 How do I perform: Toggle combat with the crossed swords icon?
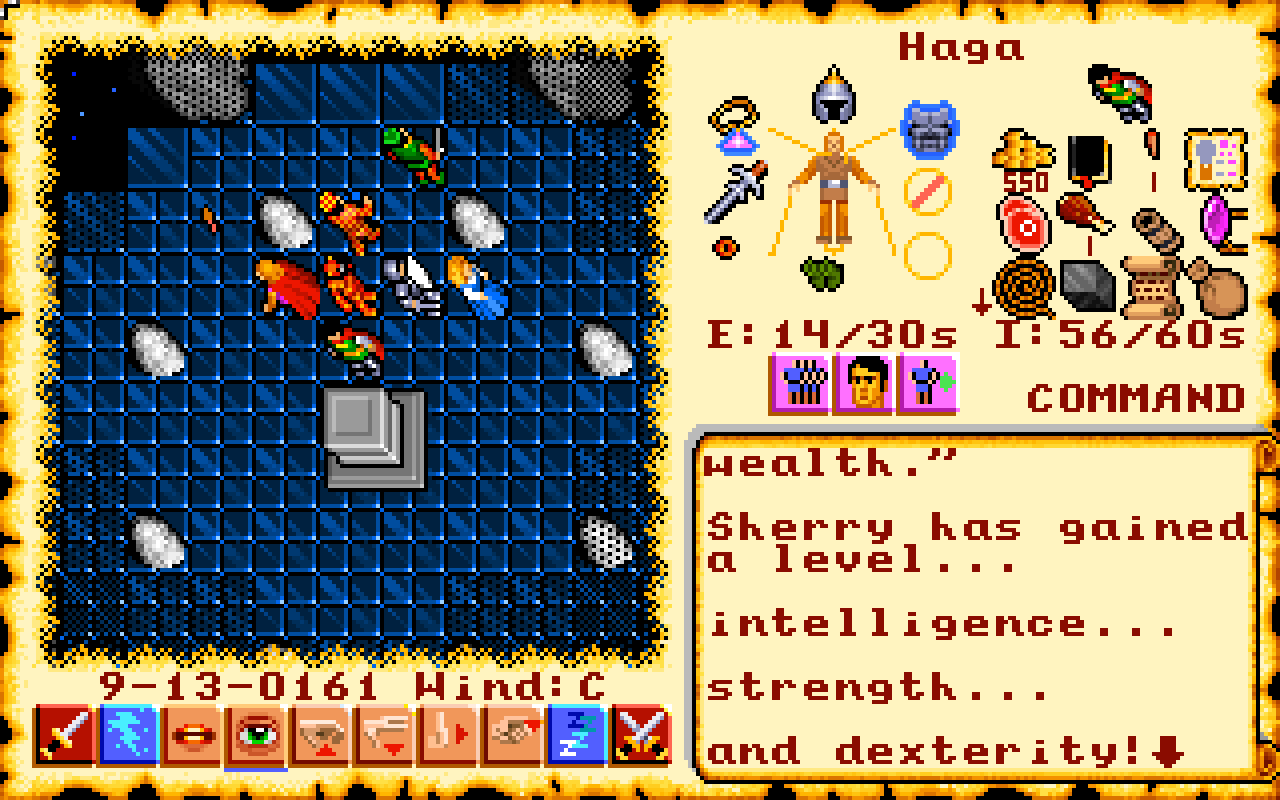[x=641, y=735]
